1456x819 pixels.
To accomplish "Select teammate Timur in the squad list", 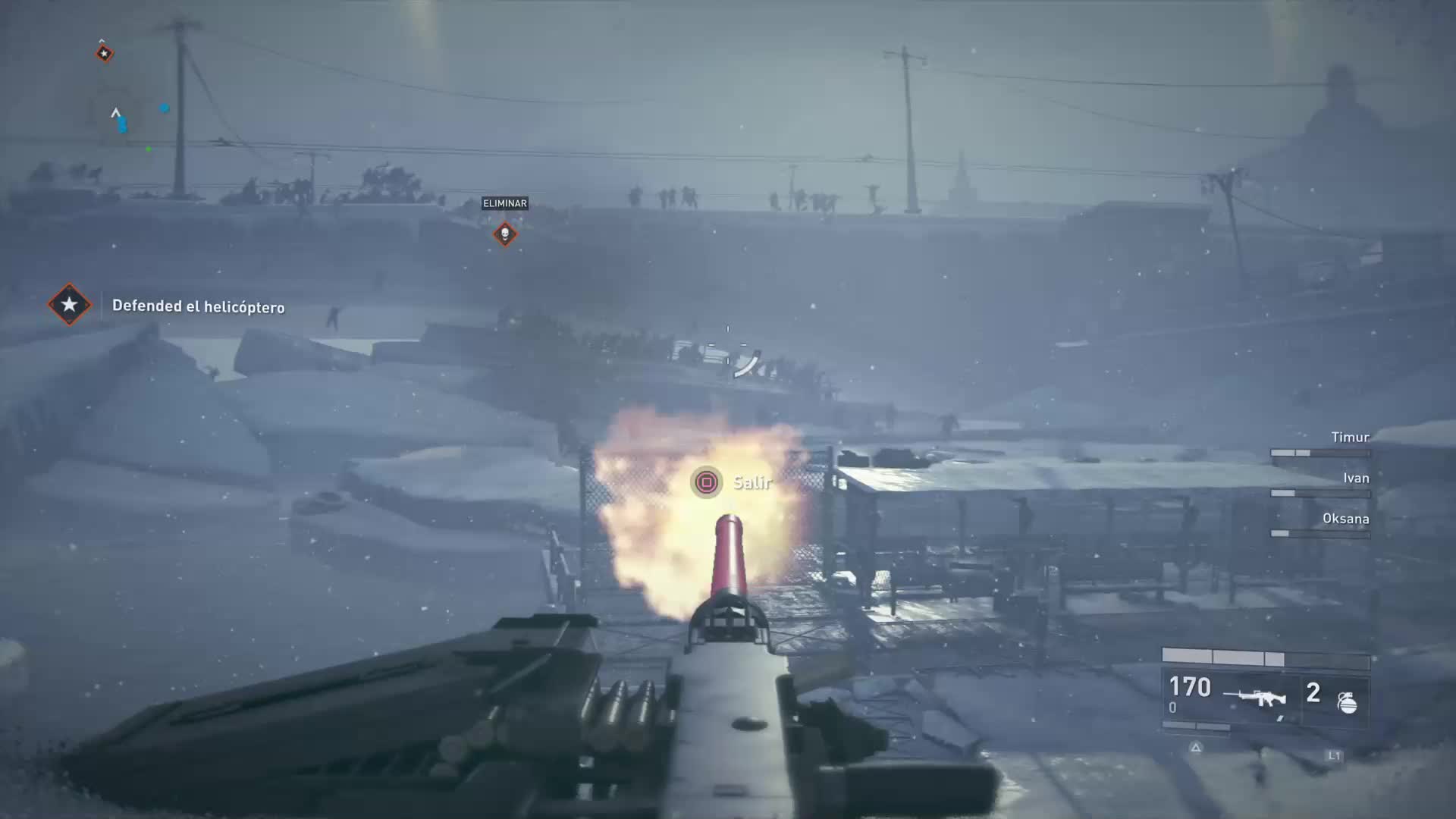I will (x=1350, y=438).
